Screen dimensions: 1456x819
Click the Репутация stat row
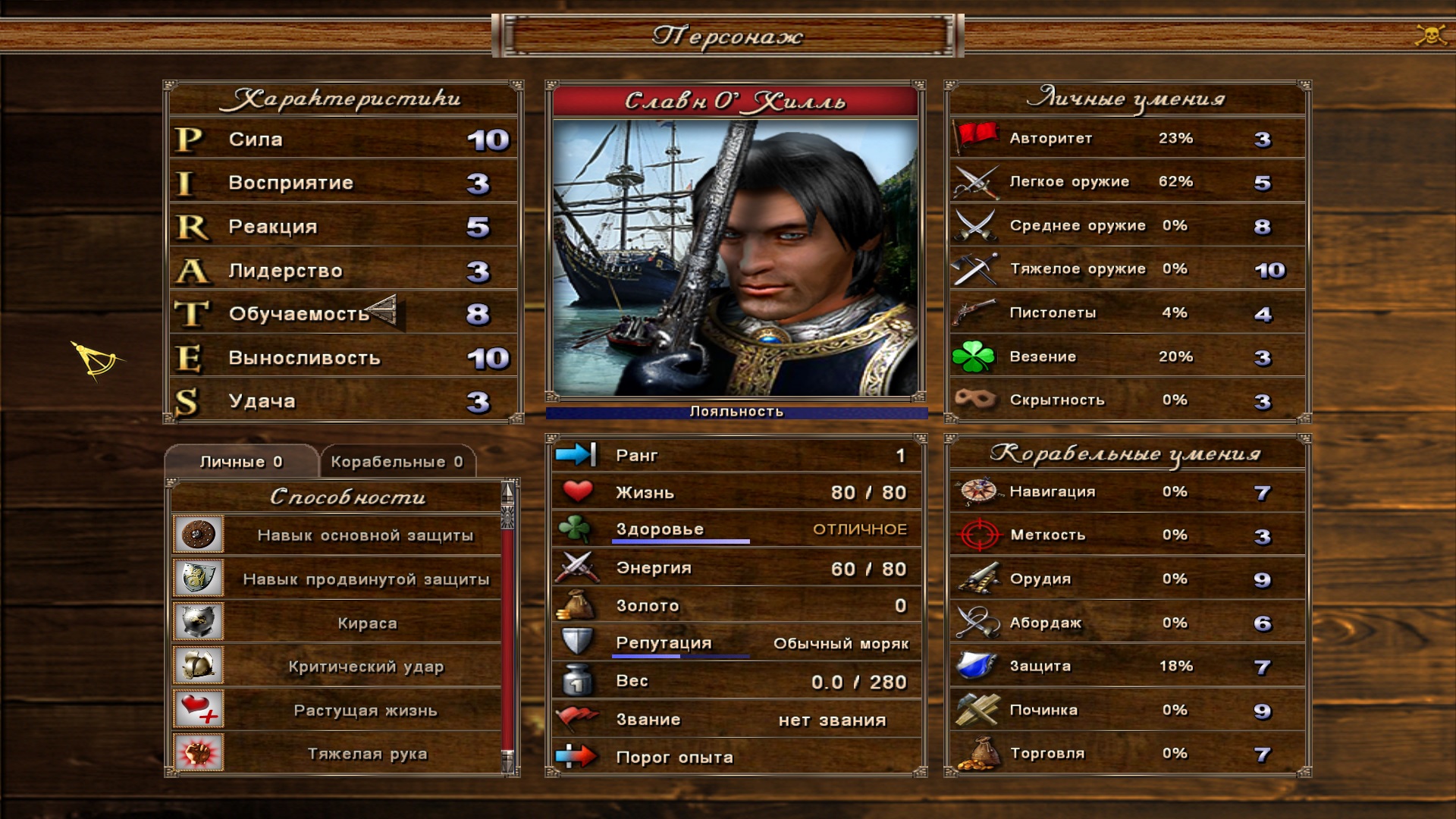coord(736,643)
